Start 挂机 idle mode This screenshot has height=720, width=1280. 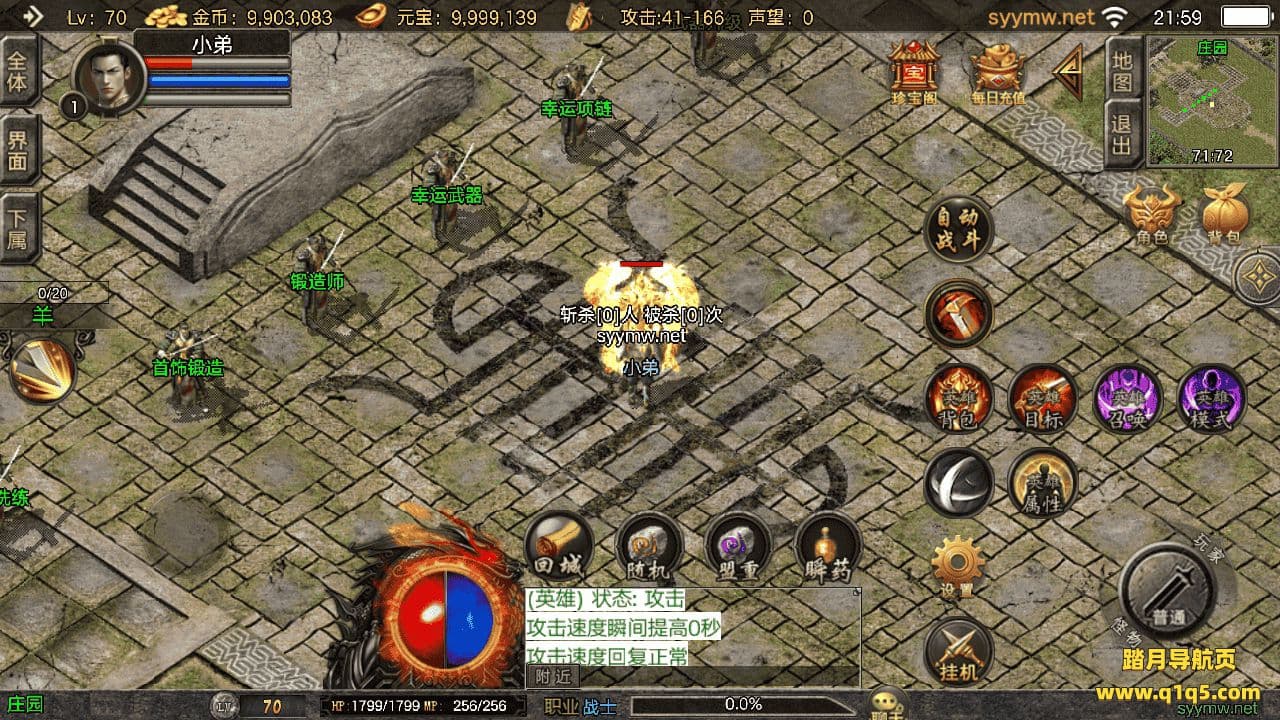[958, 651]
